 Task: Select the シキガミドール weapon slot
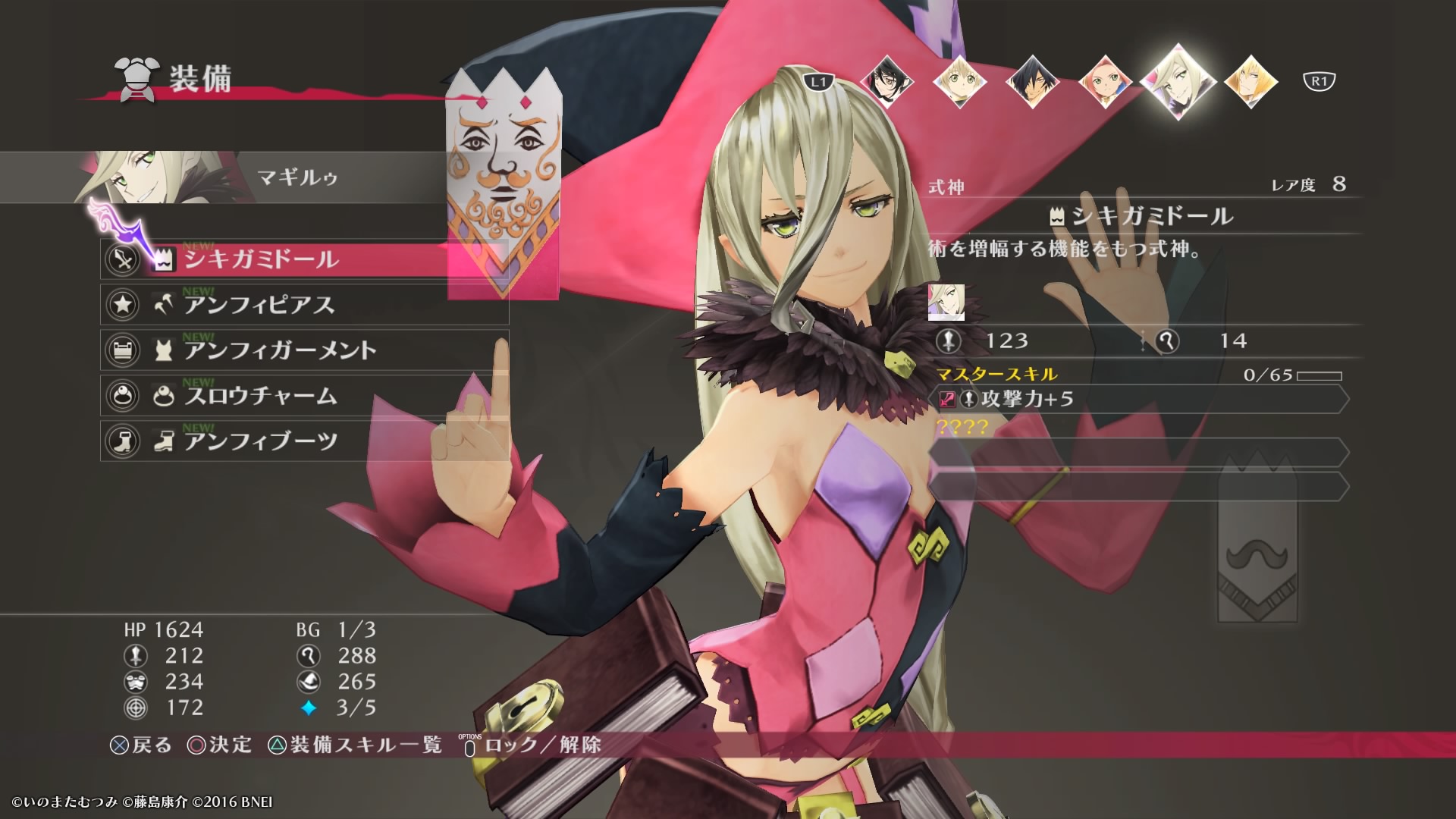pos(303,259)
